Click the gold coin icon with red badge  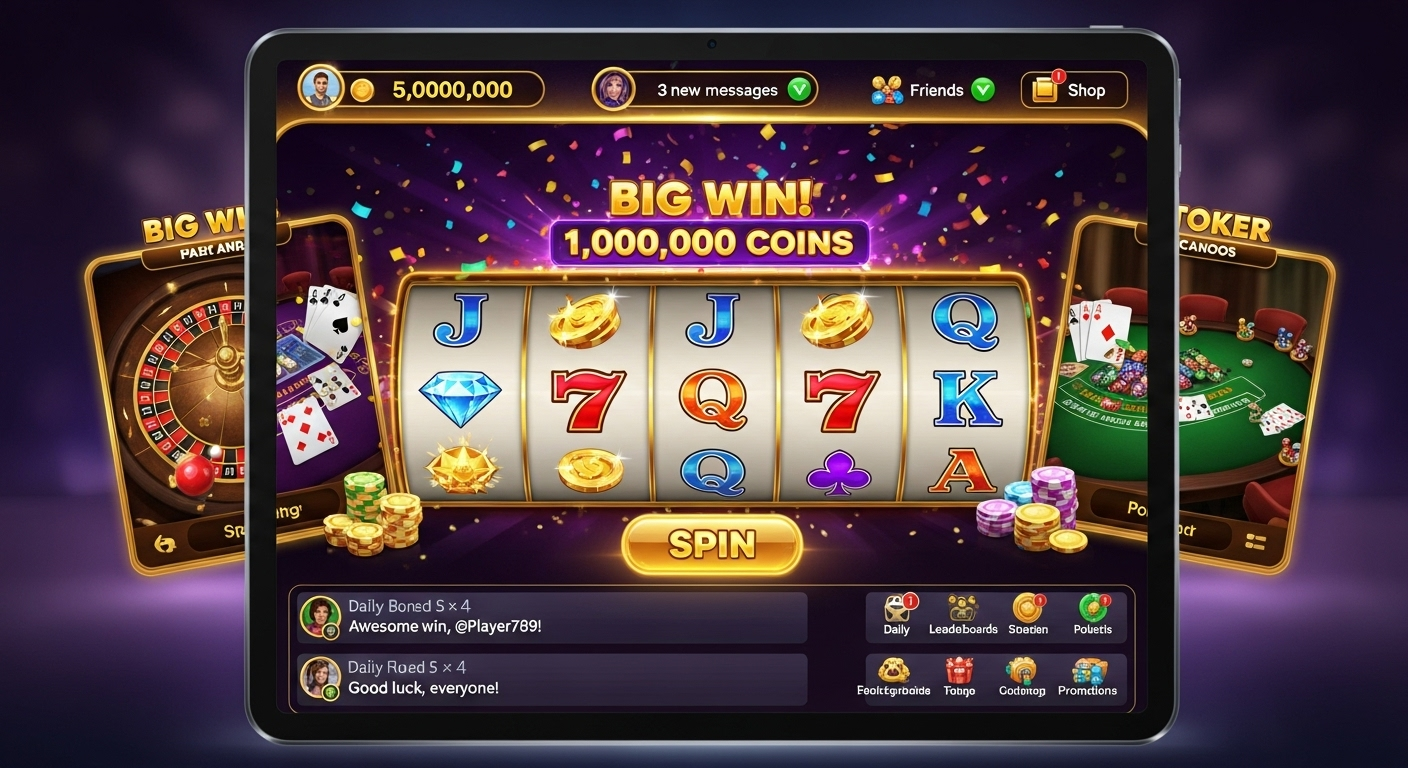tap(1028, 614)
